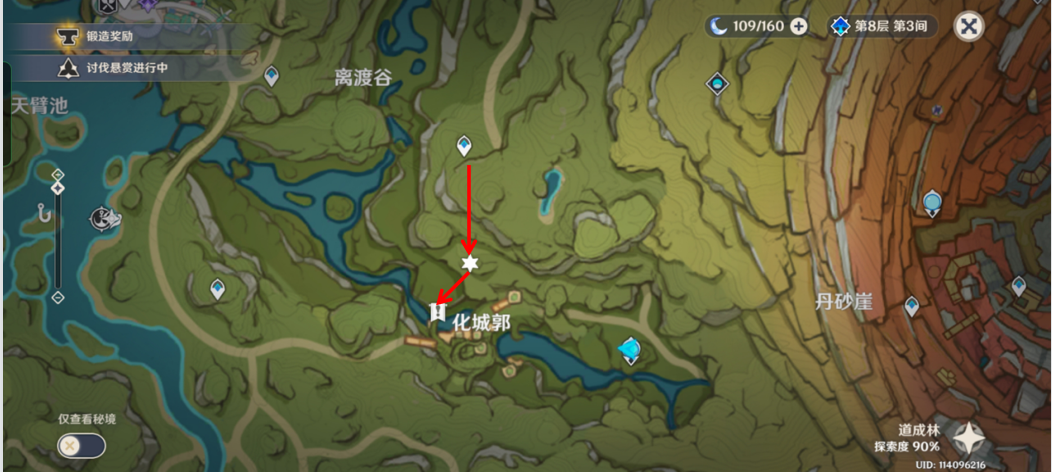Select the round fish marker right of the hook

[x=101, y=218]
